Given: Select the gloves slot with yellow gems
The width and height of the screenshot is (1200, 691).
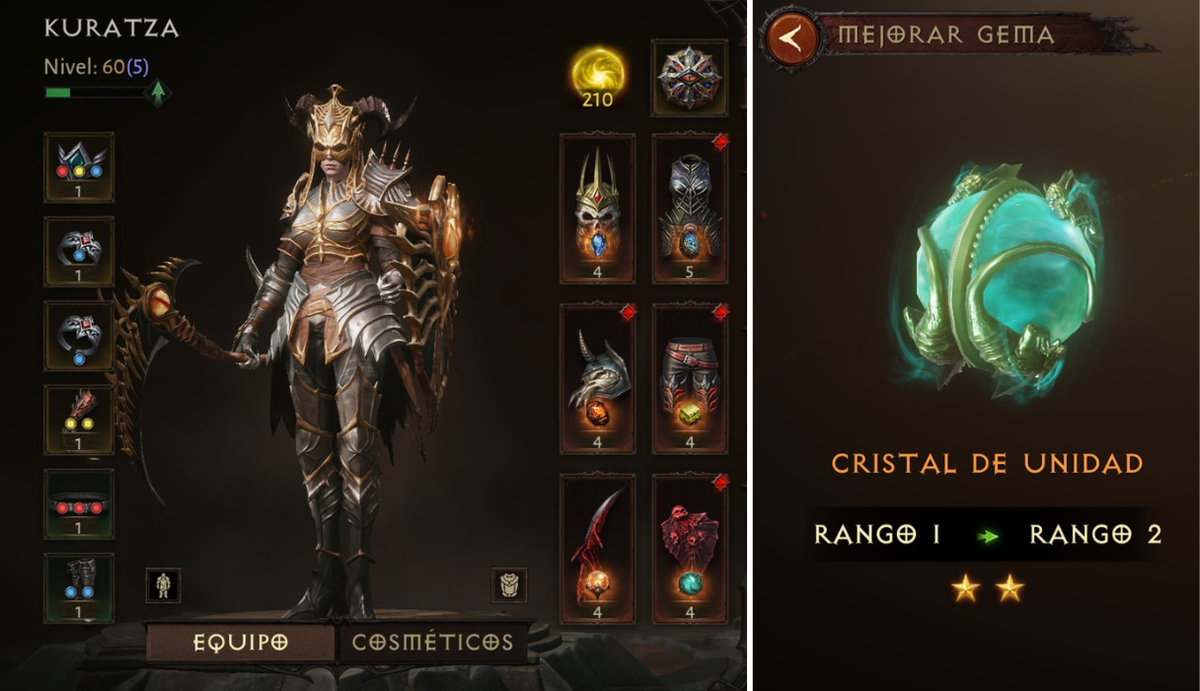Looking at the screenshot, I should tap(79, 420).
